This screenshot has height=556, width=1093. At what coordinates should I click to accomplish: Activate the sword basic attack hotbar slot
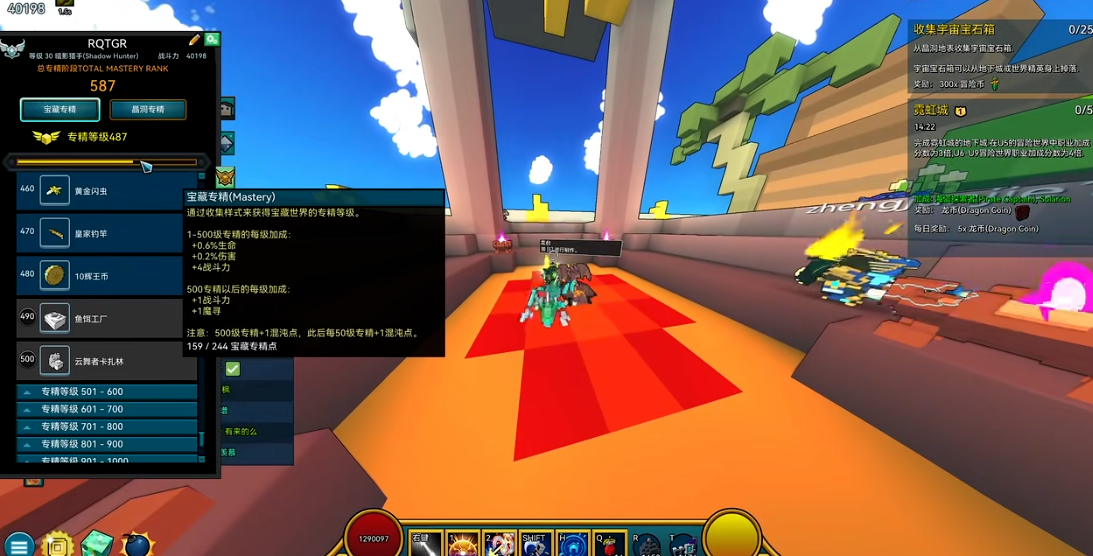(424, 544)
